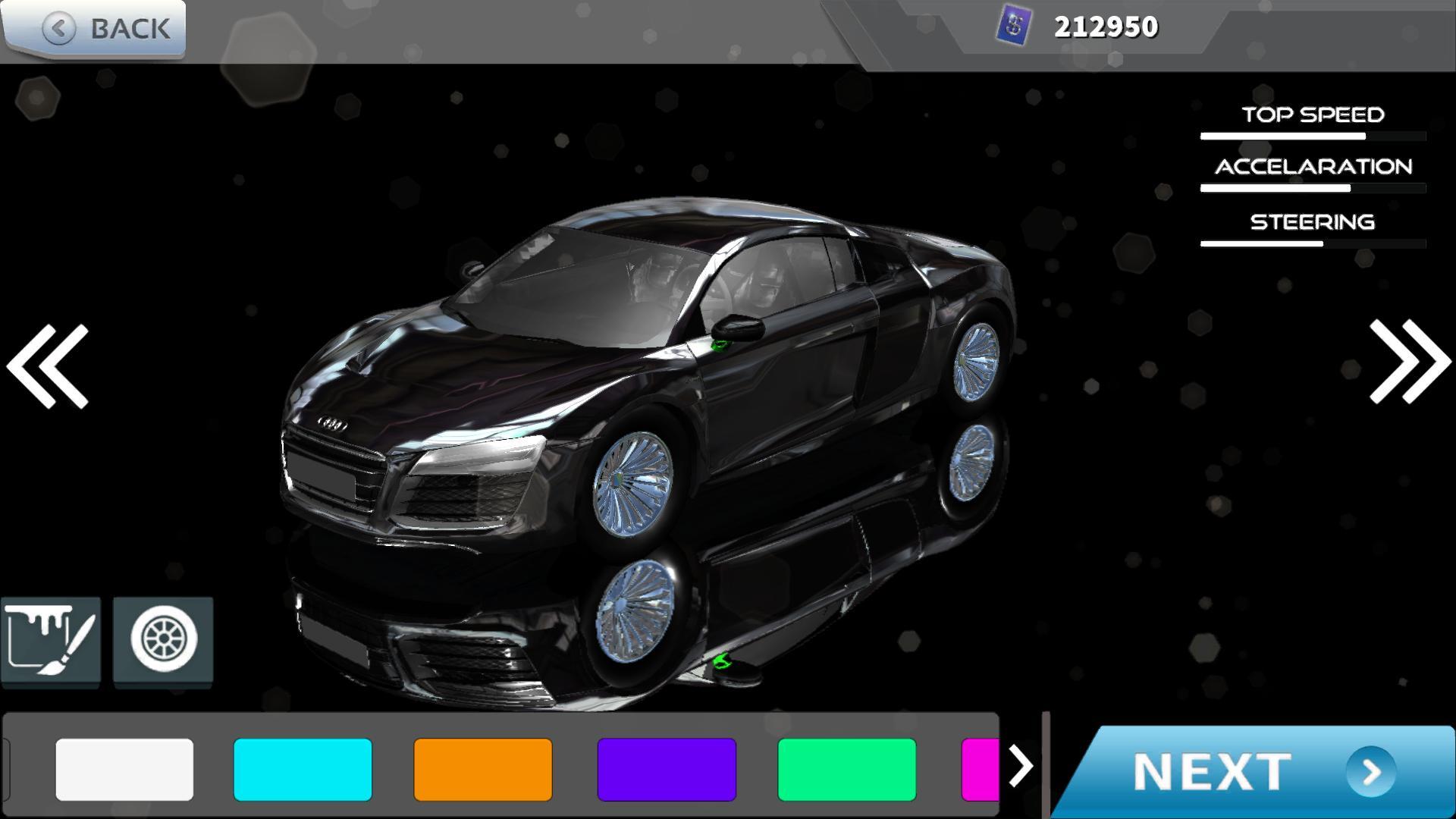The width and height of the screenshot is (1456, 819).
Task: Select the cyan paint swatch
Action: pos(303,770)
